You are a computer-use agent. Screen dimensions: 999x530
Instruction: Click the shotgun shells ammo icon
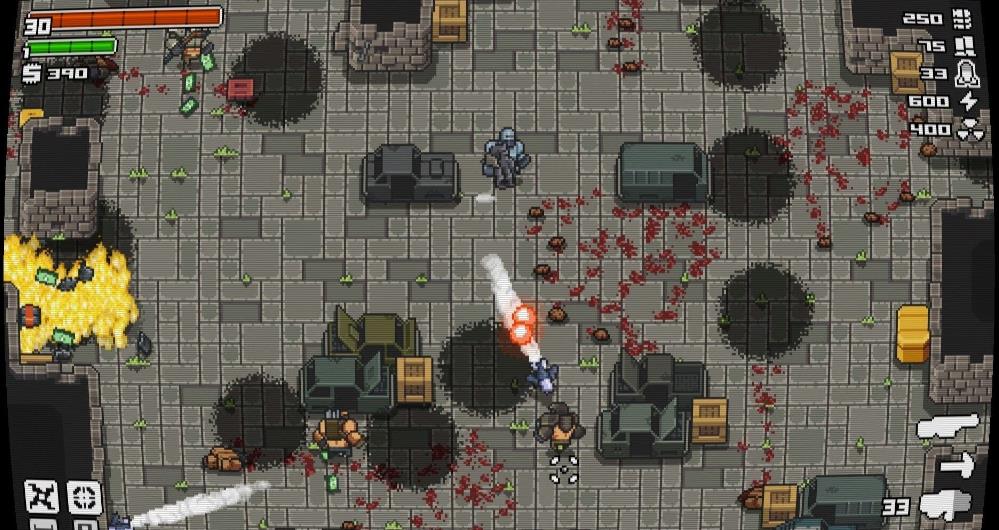coord(965,45)
